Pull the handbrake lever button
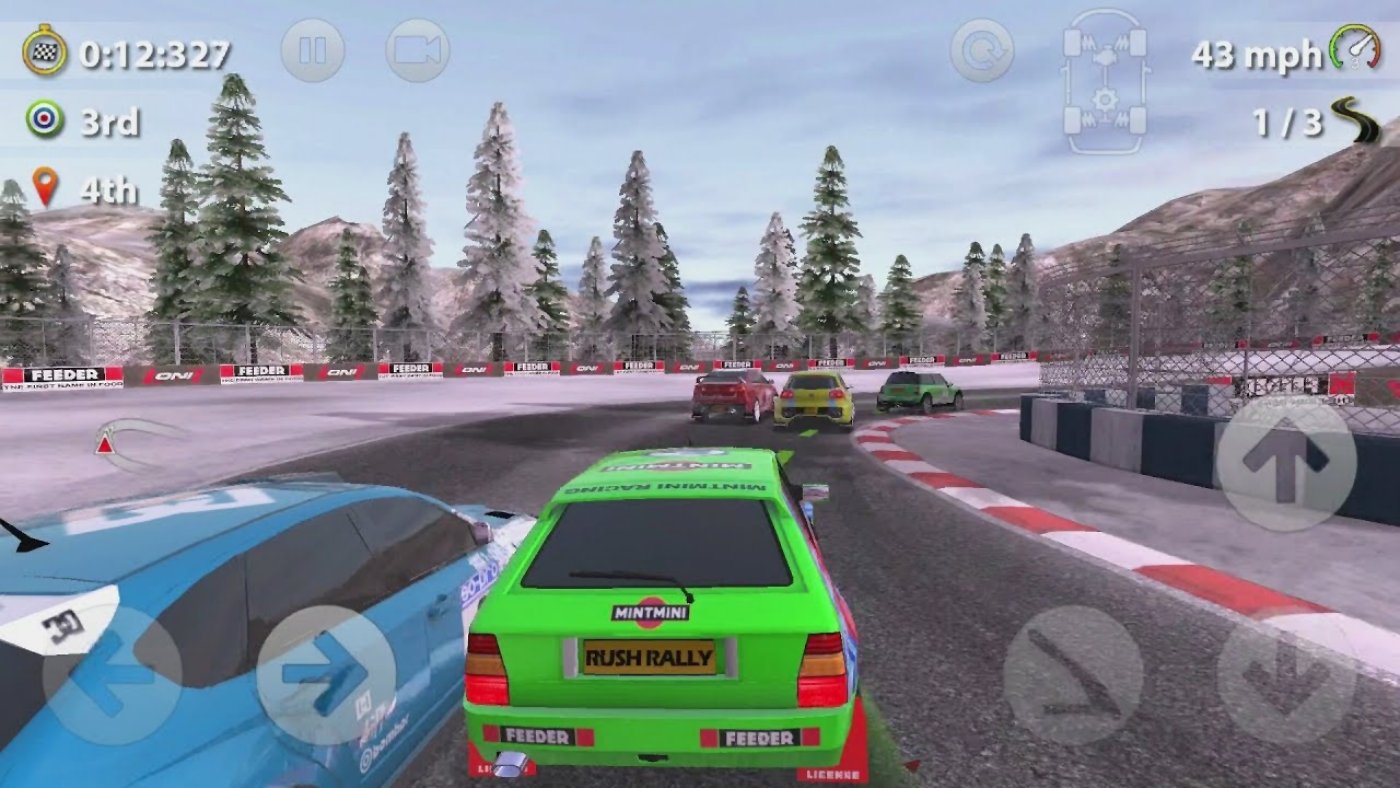The height and width of the screenshot is (788, 1400). coord(1073,676)
